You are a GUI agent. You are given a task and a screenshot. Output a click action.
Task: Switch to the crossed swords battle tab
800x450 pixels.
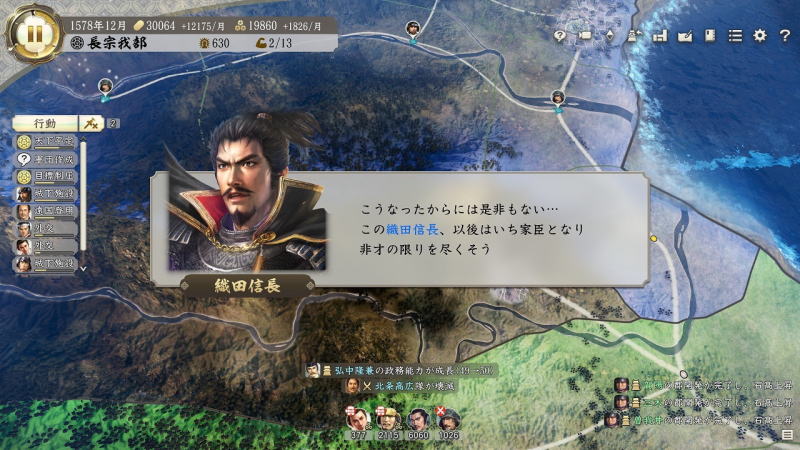[x=91, y=123]
